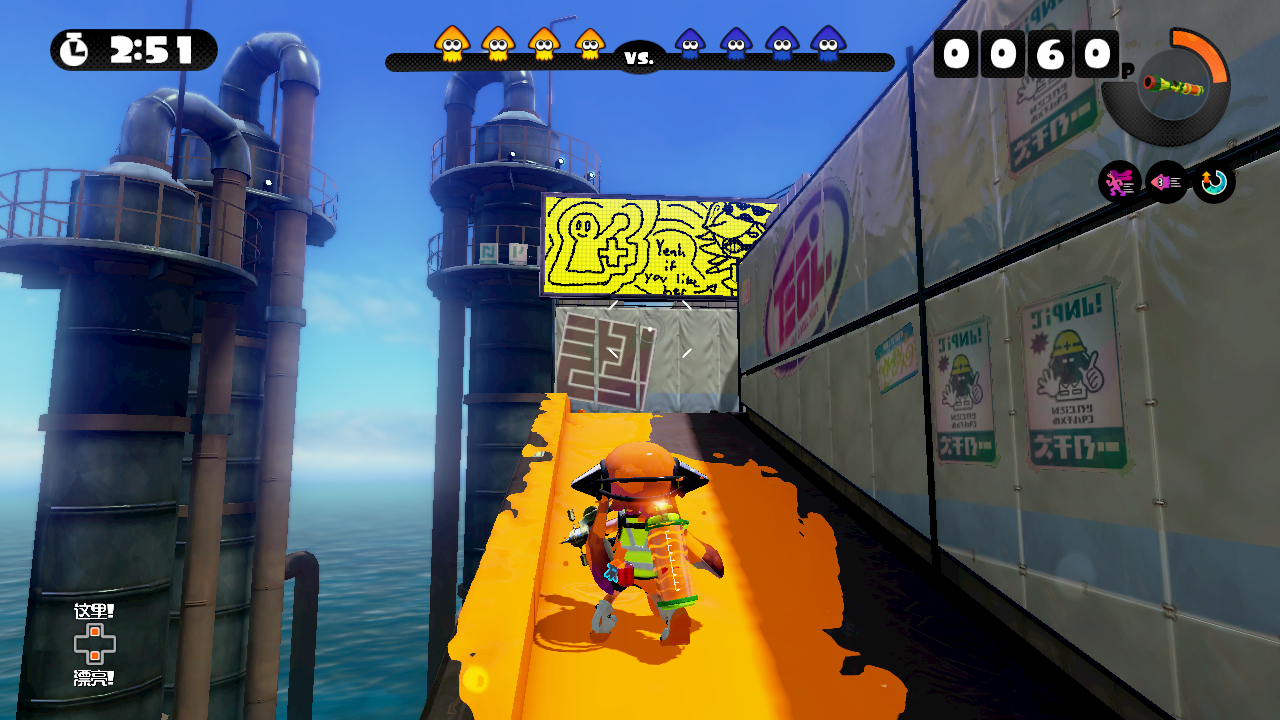Click the special weapon gauge icon
This screenshot has width=1280, height=720.
[1166, 86]
